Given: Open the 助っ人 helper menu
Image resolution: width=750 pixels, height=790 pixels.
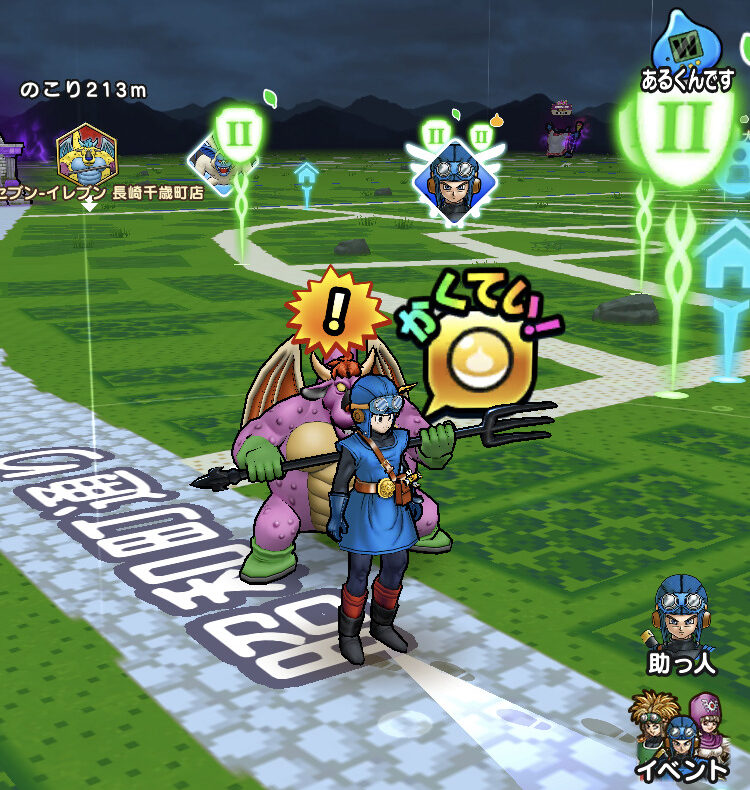Looking at the screenshot, I should tap(683, 621).
